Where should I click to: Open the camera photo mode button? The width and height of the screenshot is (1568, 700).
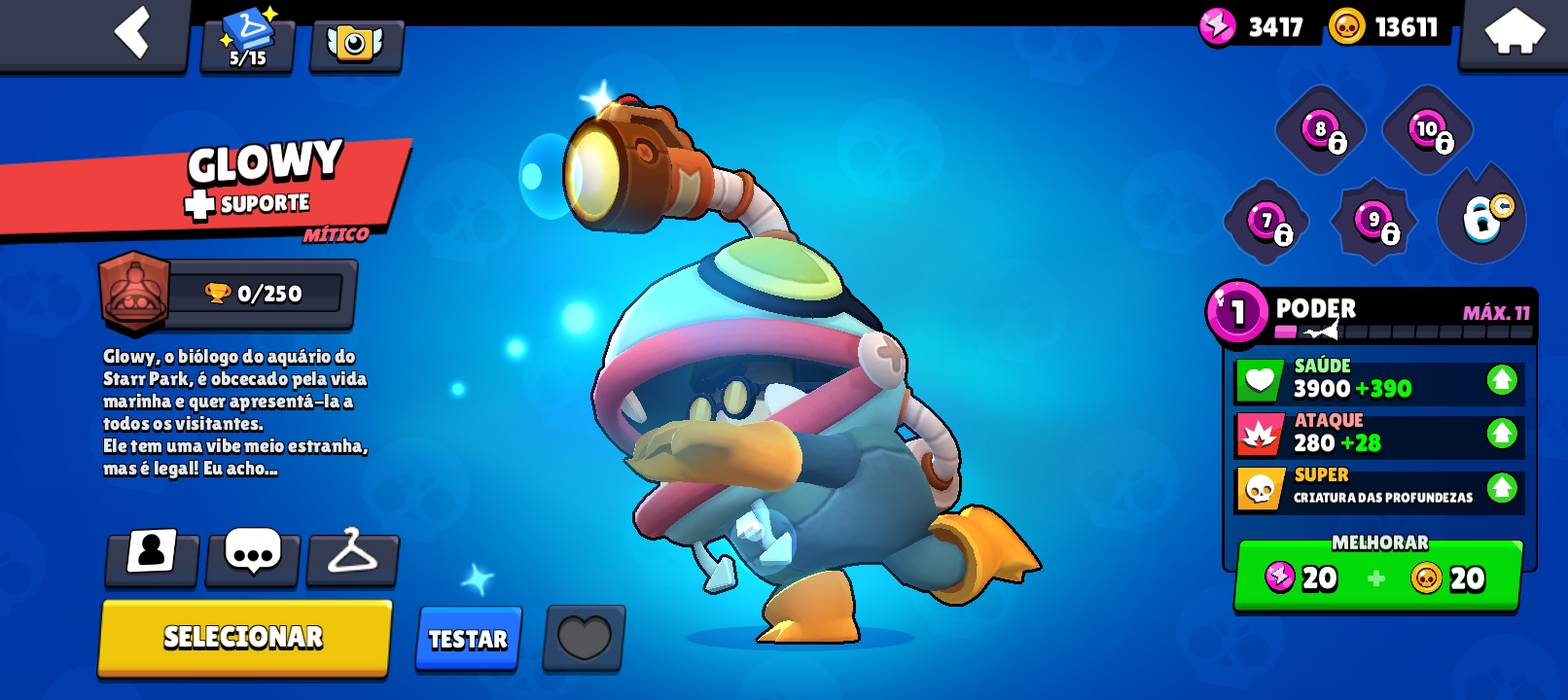(355, 43)
